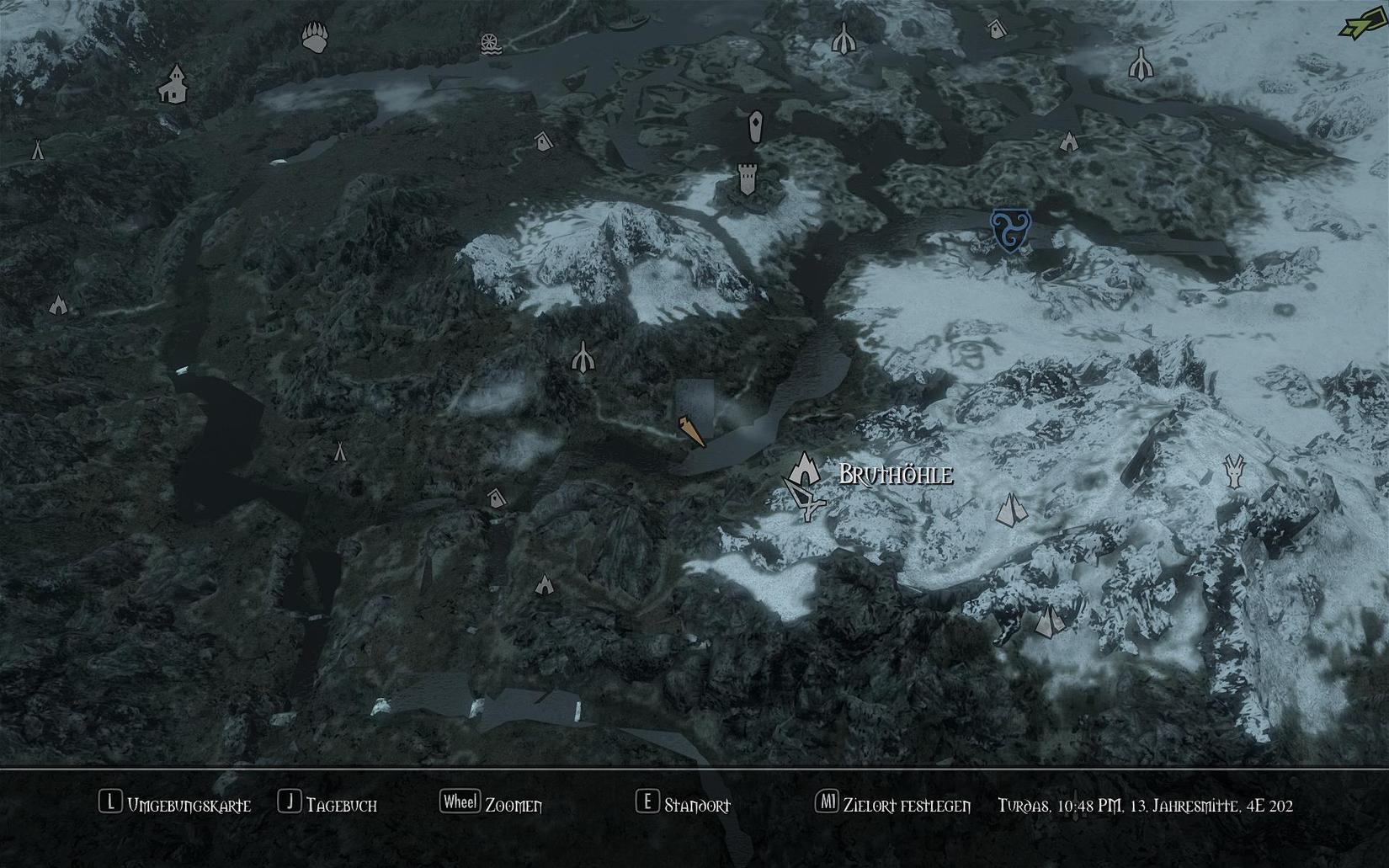Click the blue triskelion shield city marker
The height and width of the screenshot is (868, 1389).
point(1007,230)
